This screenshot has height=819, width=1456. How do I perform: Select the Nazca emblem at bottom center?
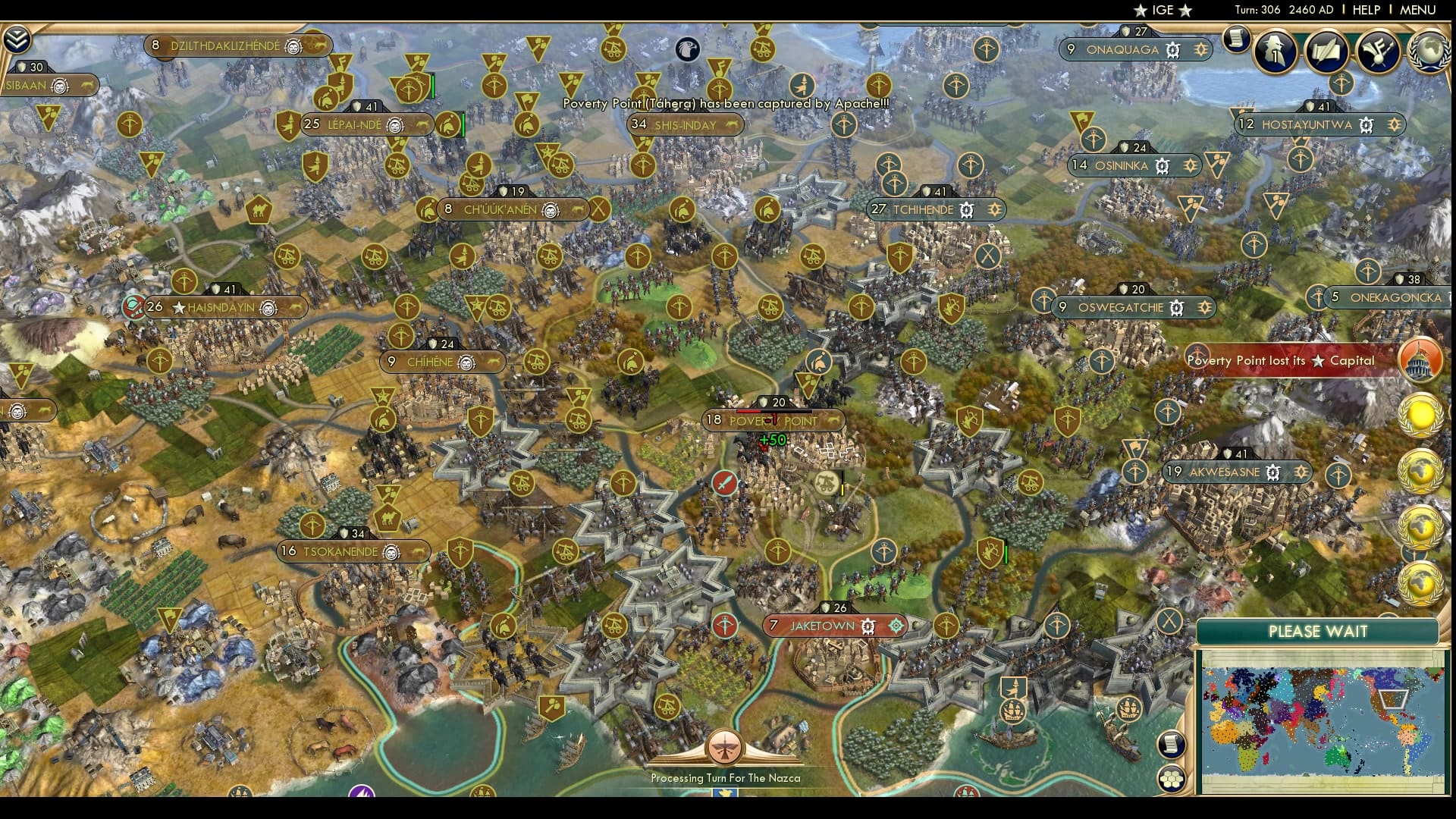point(726,745)
